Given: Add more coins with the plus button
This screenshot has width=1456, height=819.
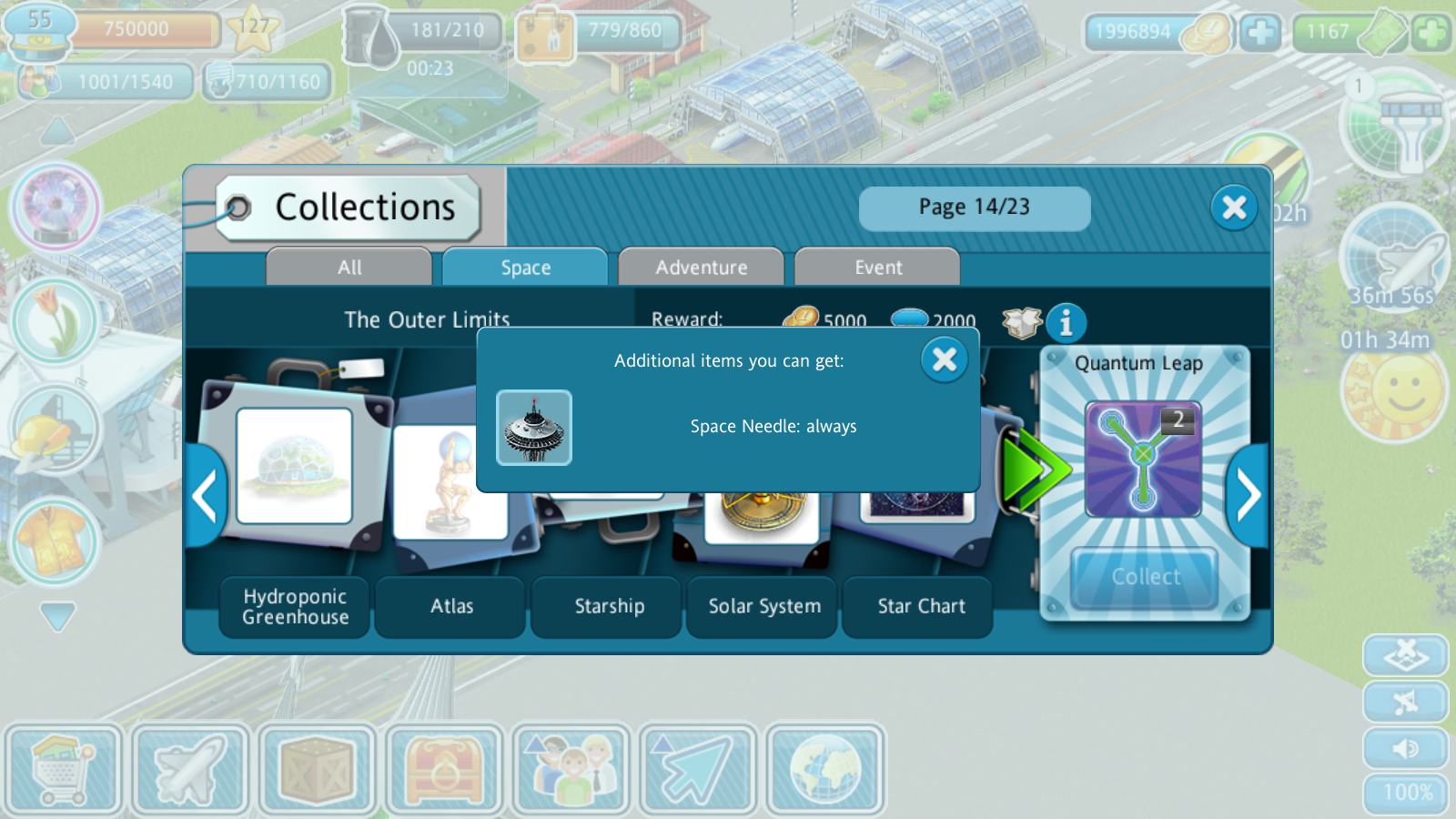Looking at the screenshot, I should click(x=1260, y=33).
